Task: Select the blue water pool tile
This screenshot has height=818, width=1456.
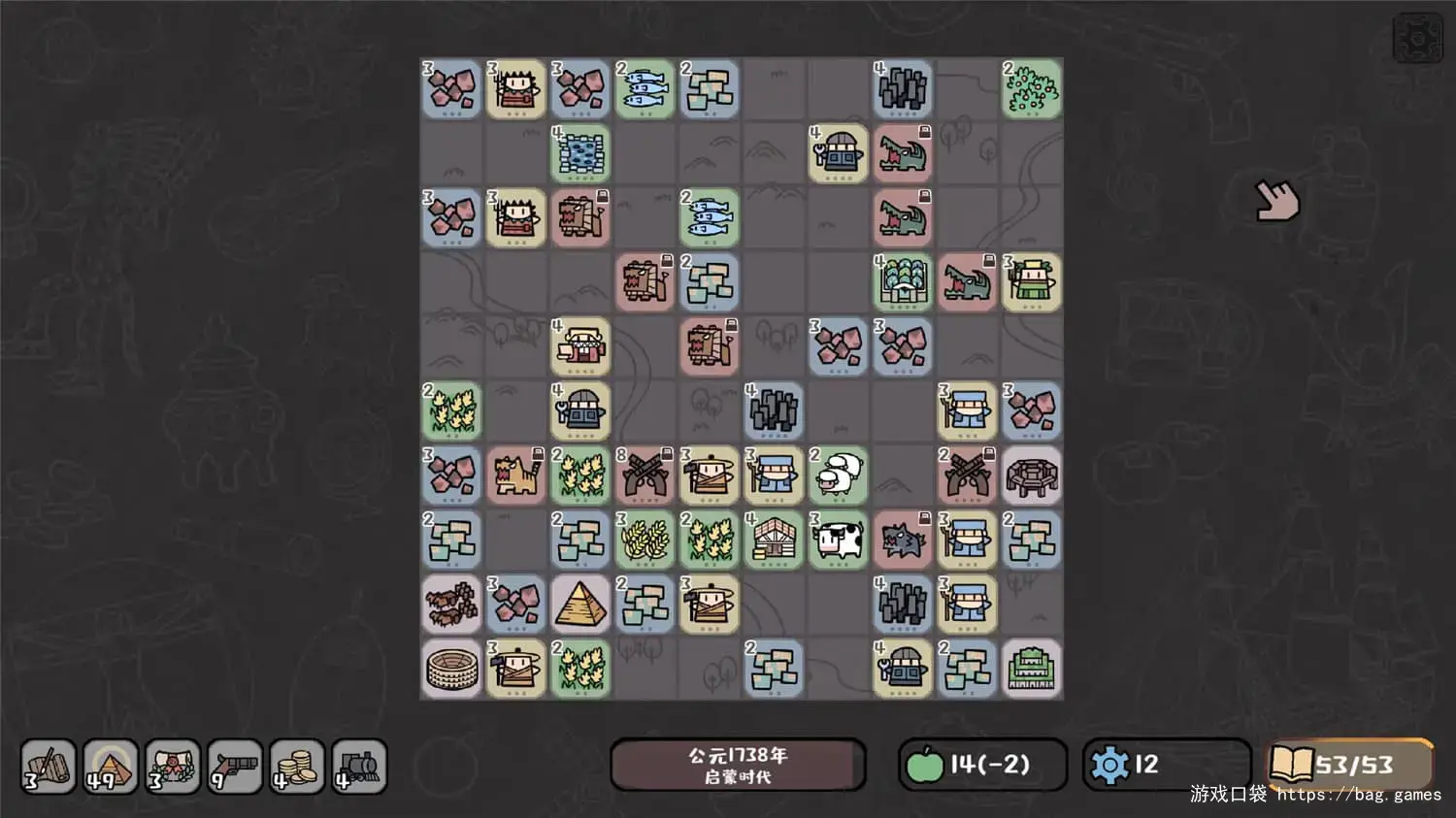Action: click(580, 153)
